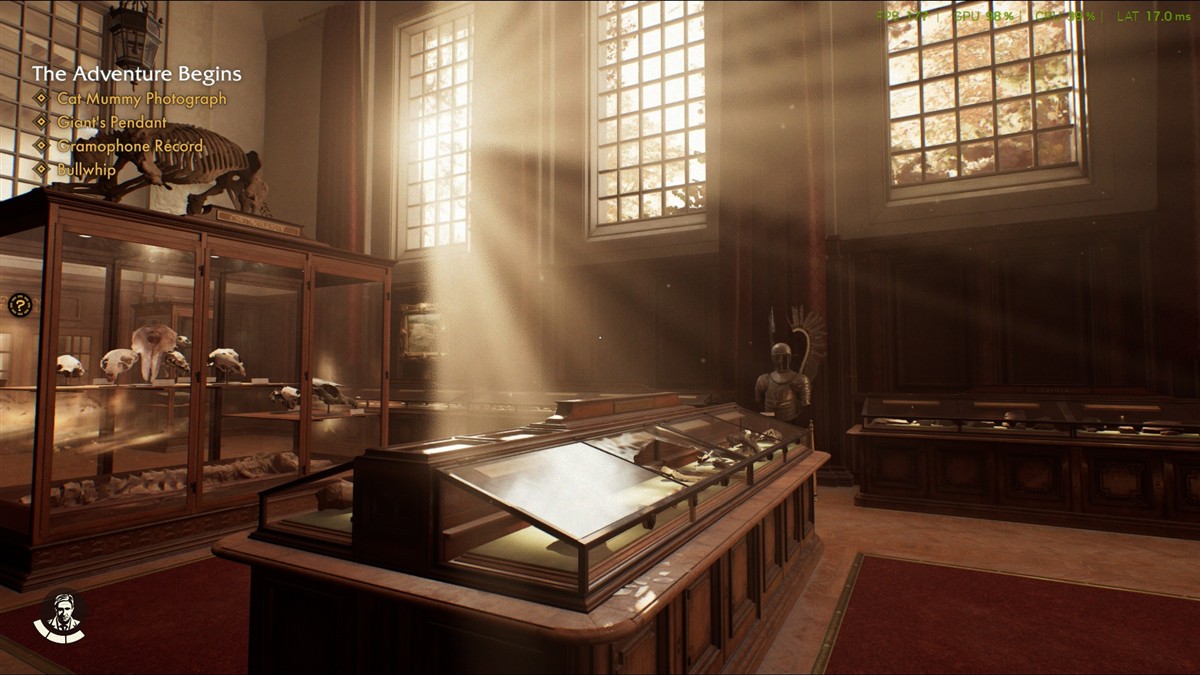Pick the Bullwhip objective entry
The height and width of the screenshot is (675, 1200).
[86, 170]
